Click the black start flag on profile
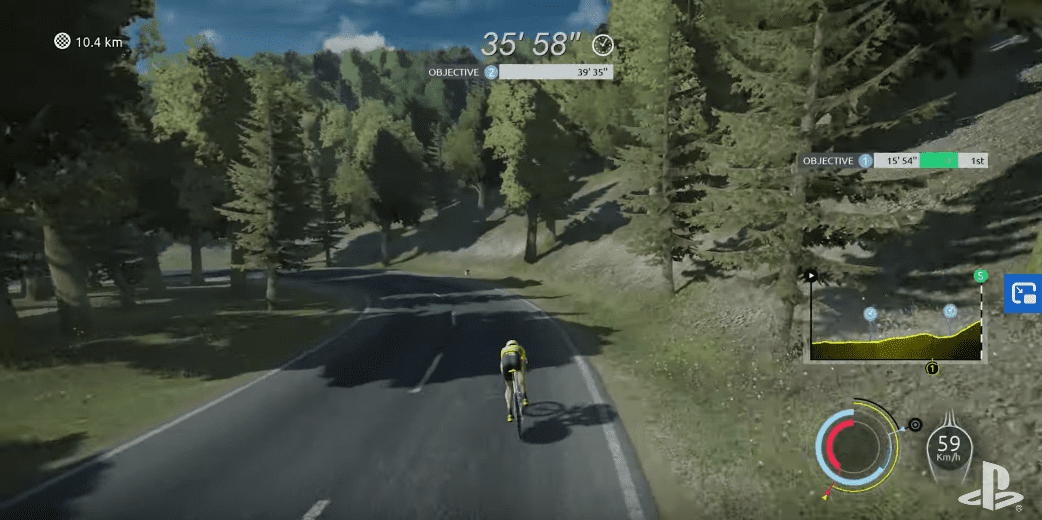 812,274
